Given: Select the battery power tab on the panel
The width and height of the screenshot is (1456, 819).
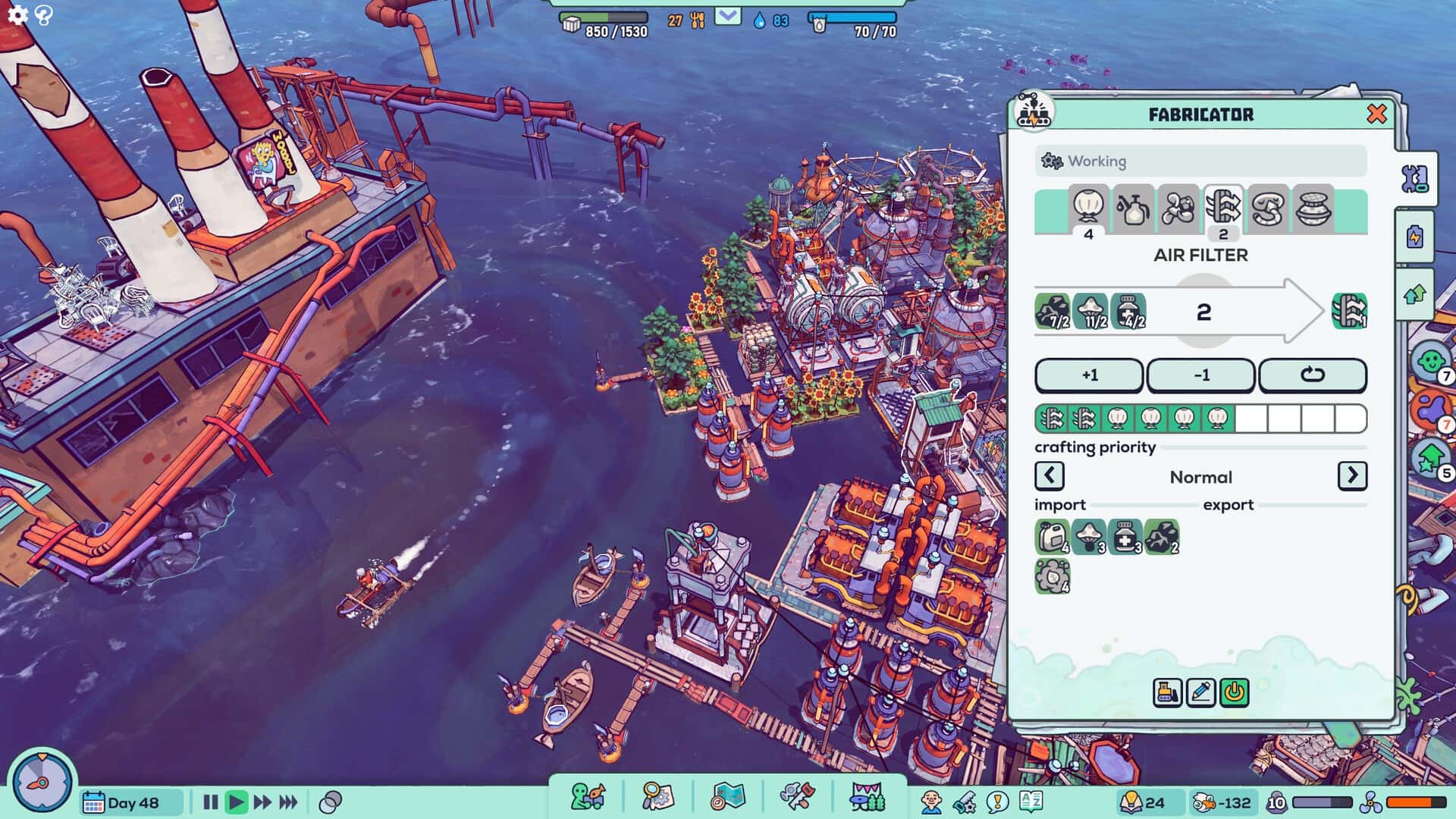Looking at the screenshot, I should coord(1415,236).
